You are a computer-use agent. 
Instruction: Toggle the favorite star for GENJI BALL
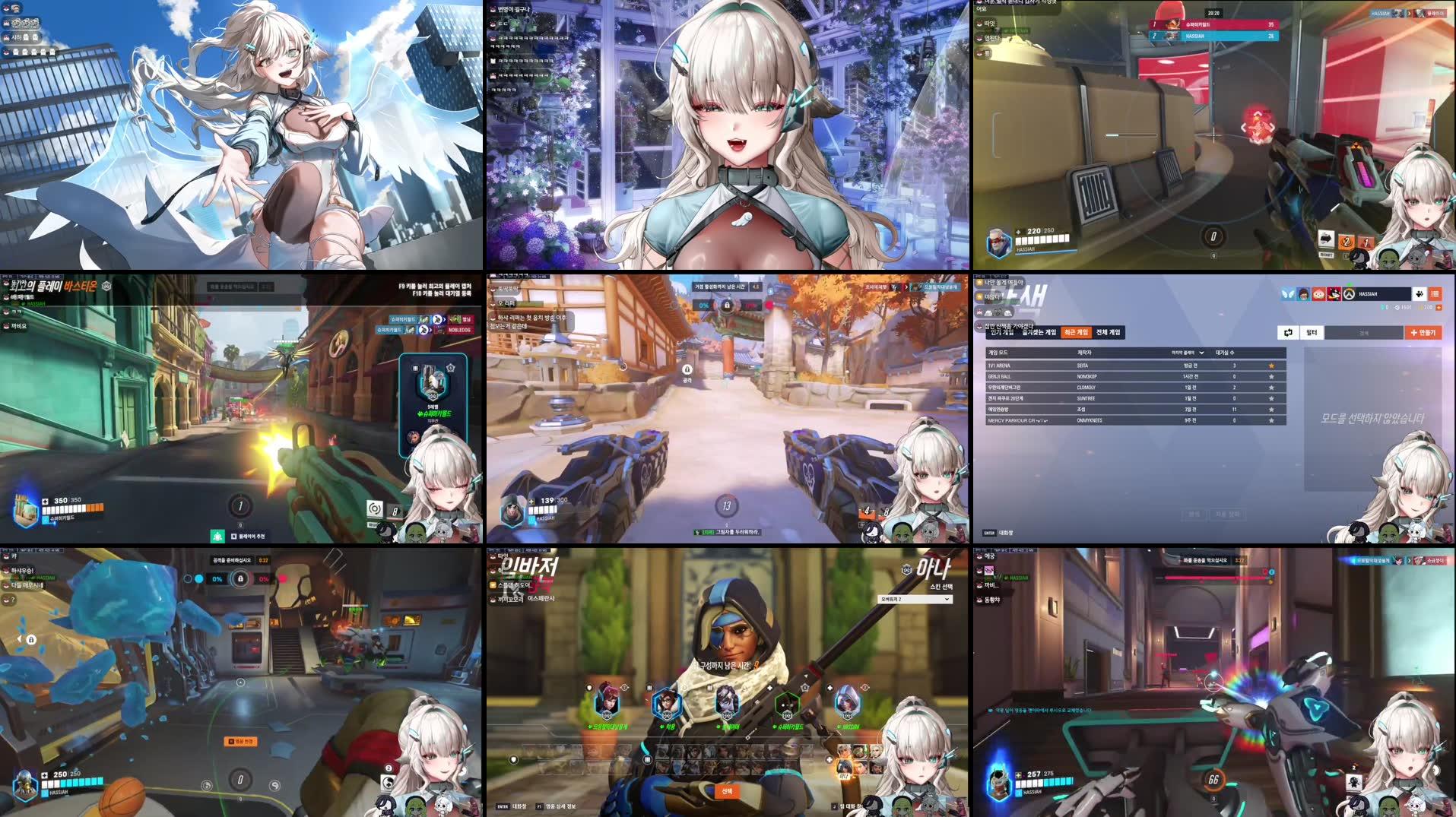pyautogui.click(x=1271, y=377)
